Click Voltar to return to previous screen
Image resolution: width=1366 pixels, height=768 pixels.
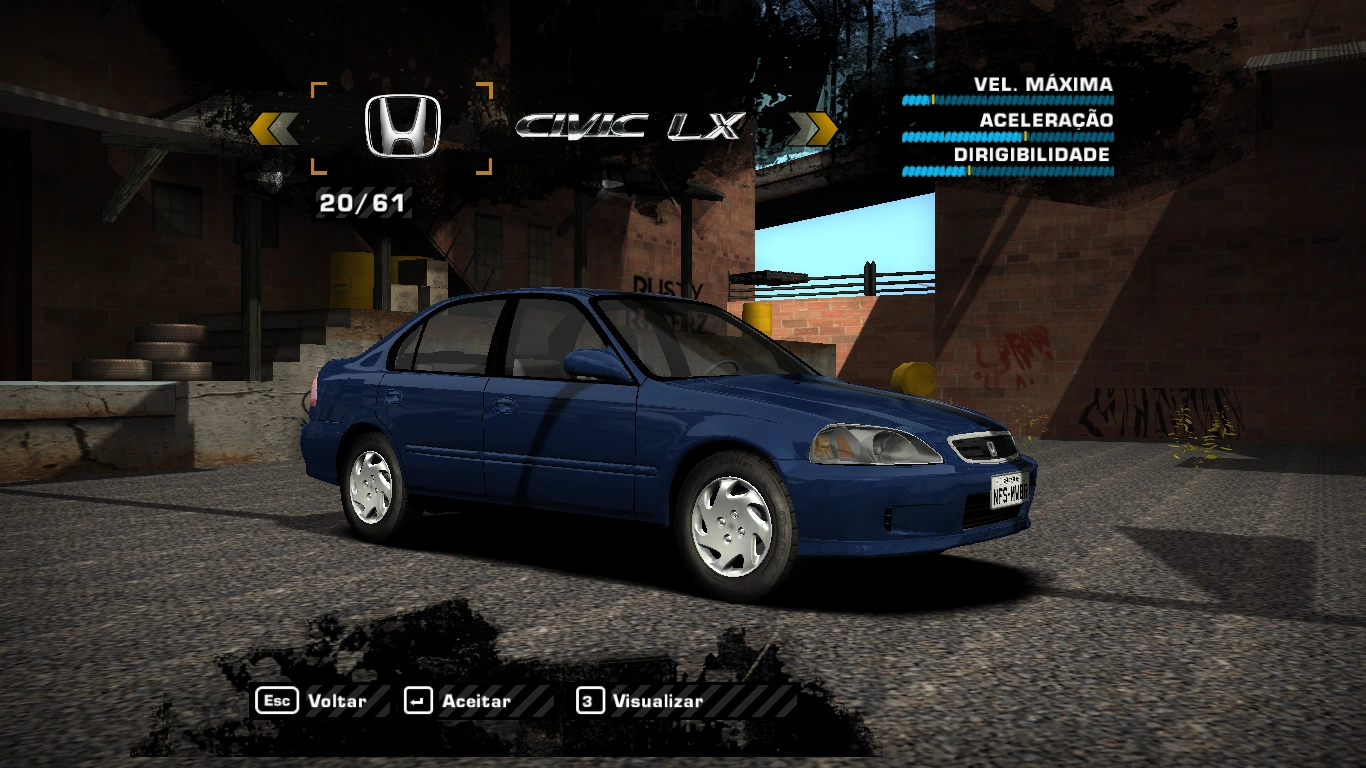337,701
